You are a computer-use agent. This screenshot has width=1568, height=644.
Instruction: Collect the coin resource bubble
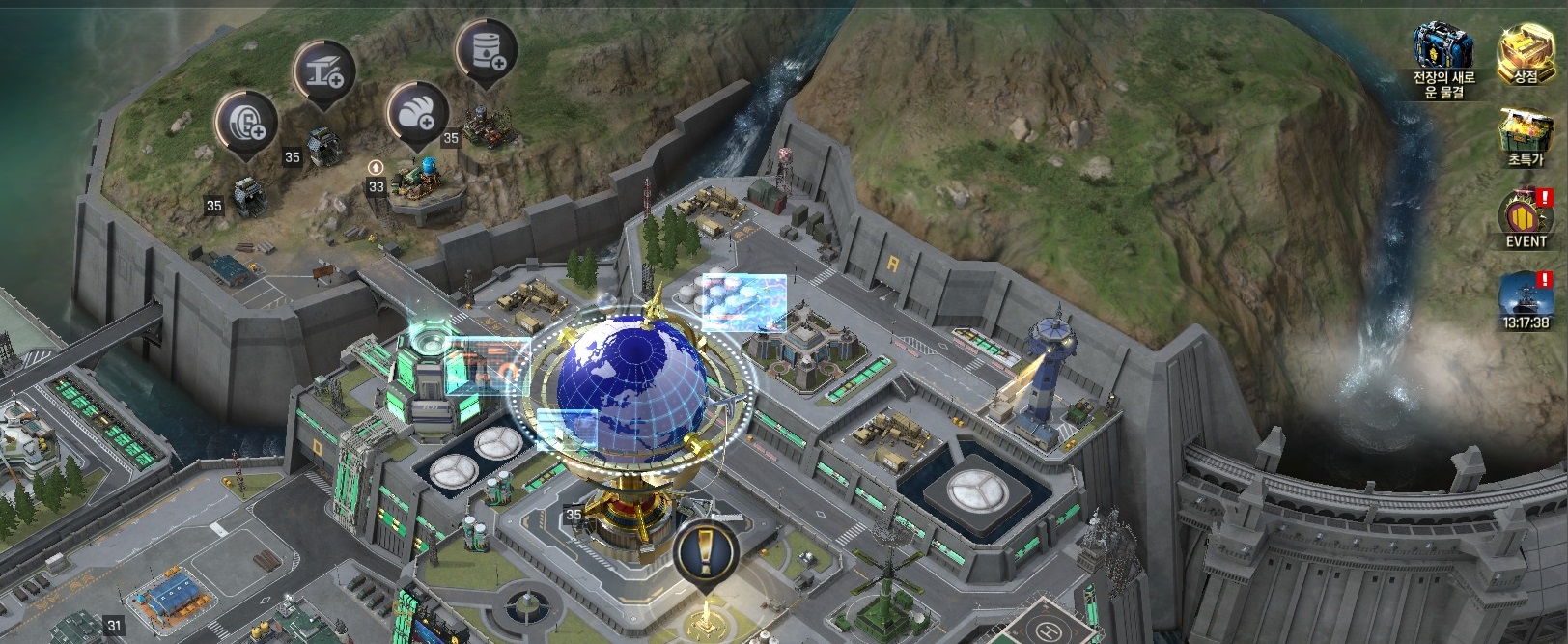[246, 122]
